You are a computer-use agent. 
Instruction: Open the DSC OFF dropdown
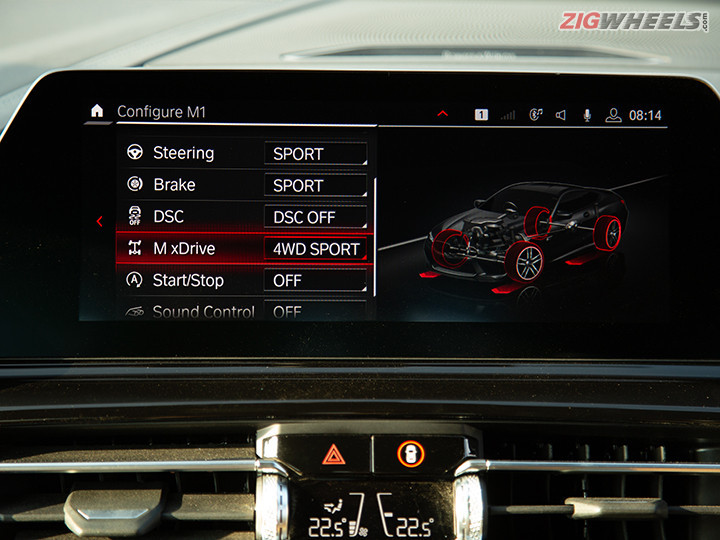tap(315, 217)
